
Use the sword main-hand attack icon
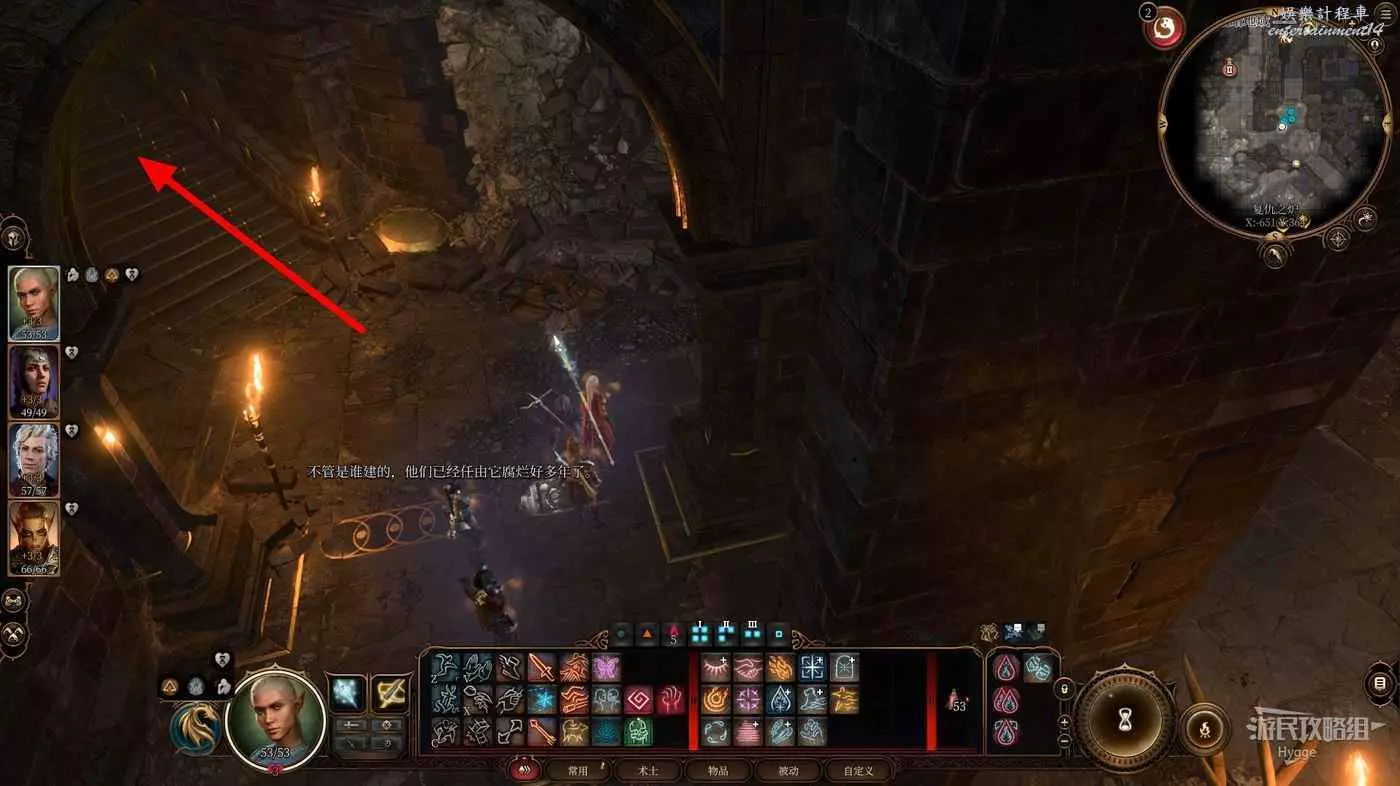tap(541, 668)
